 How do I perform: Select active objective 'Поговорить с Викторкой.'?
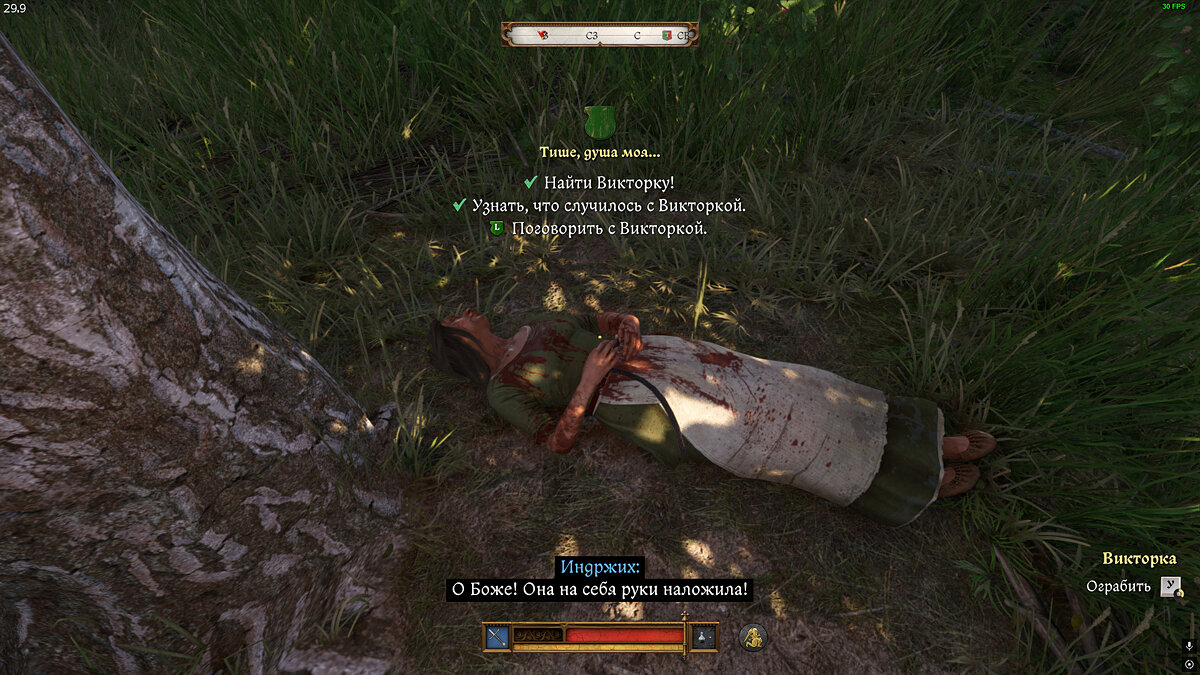(x=608, y=228)
